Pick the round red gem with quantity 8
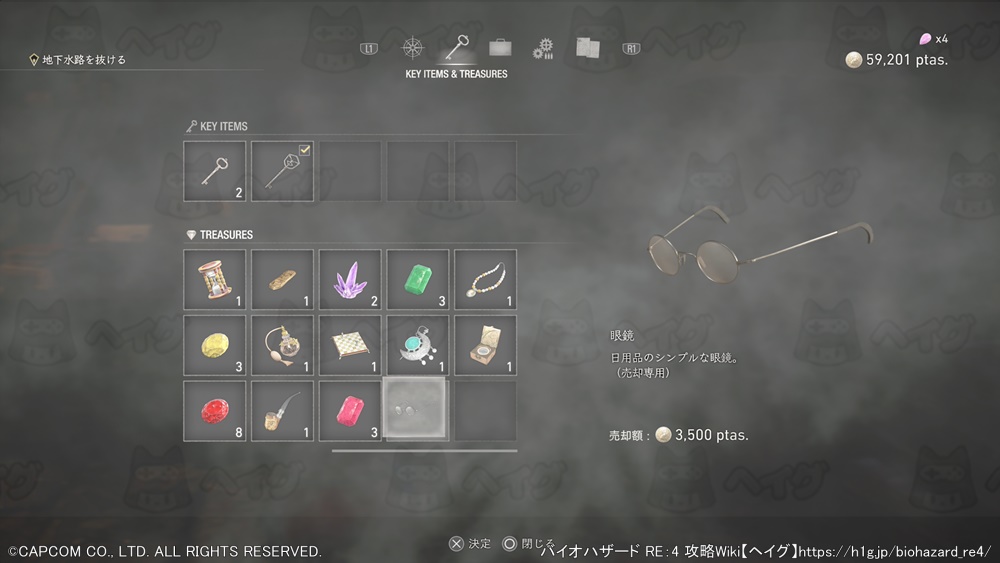The image size is (1000, 563). click(x=215, y=411)
